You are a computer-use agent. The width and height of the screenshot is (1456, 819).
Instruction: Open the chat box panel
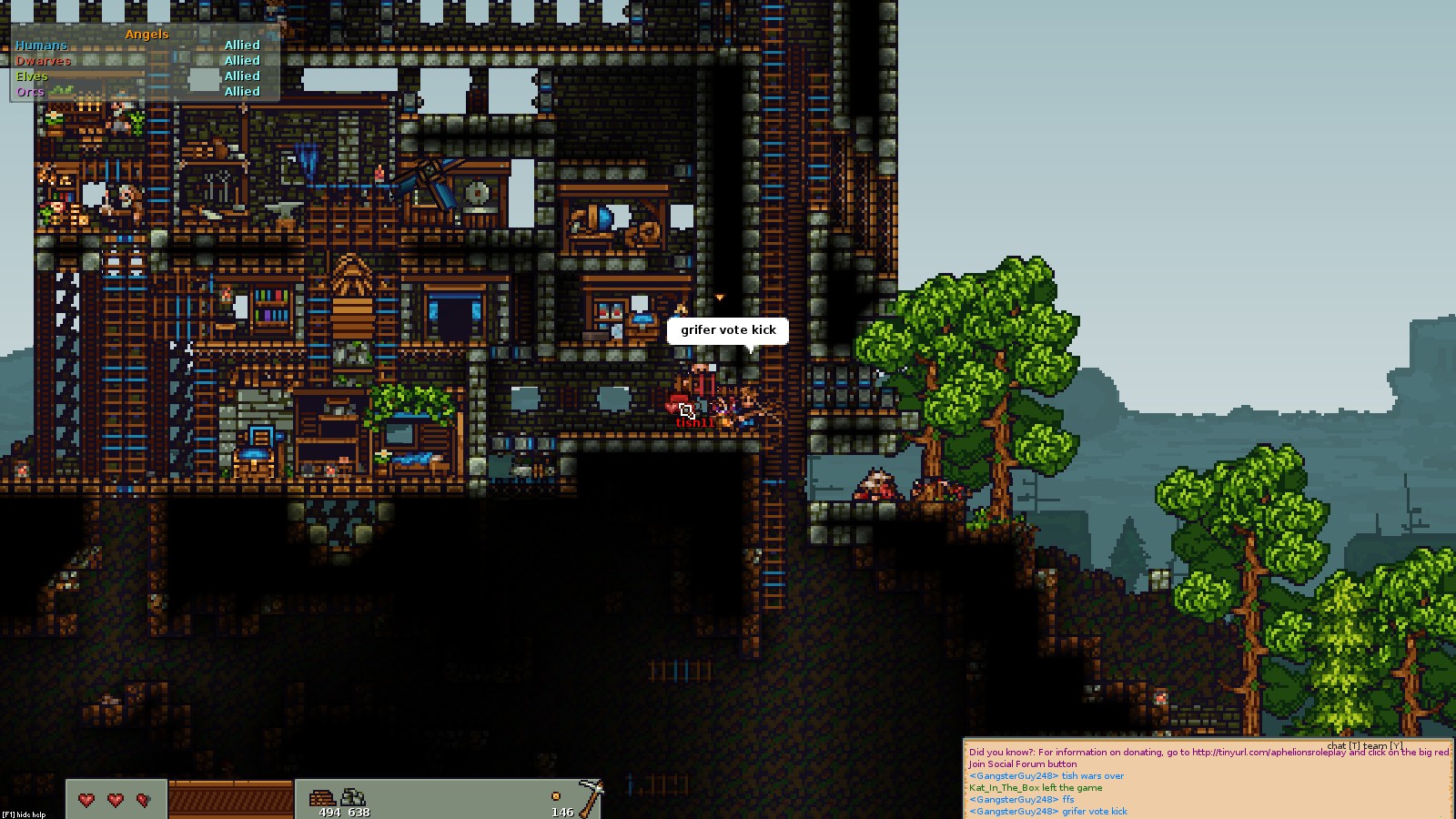point(1207,779)
